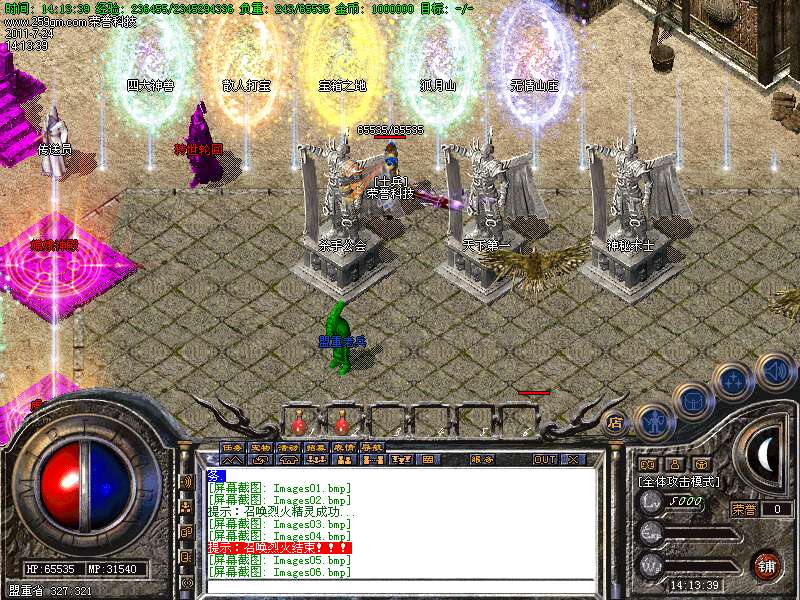This screenshot has width=800, height=600.
Task: Open the 服务 service button
Action: pyautogui.click(x=481, y=460)
